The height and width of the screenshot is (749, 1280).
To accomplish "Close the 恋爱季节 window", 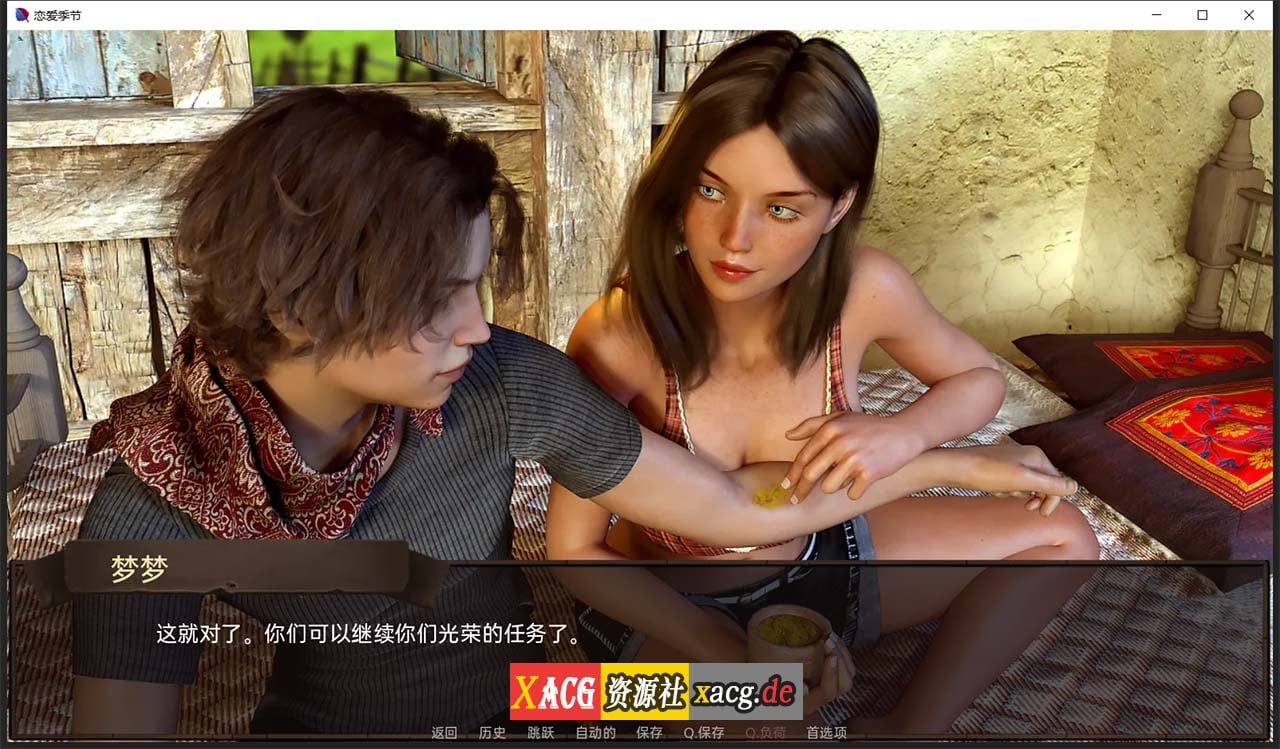I will (x=1248, y=15).
